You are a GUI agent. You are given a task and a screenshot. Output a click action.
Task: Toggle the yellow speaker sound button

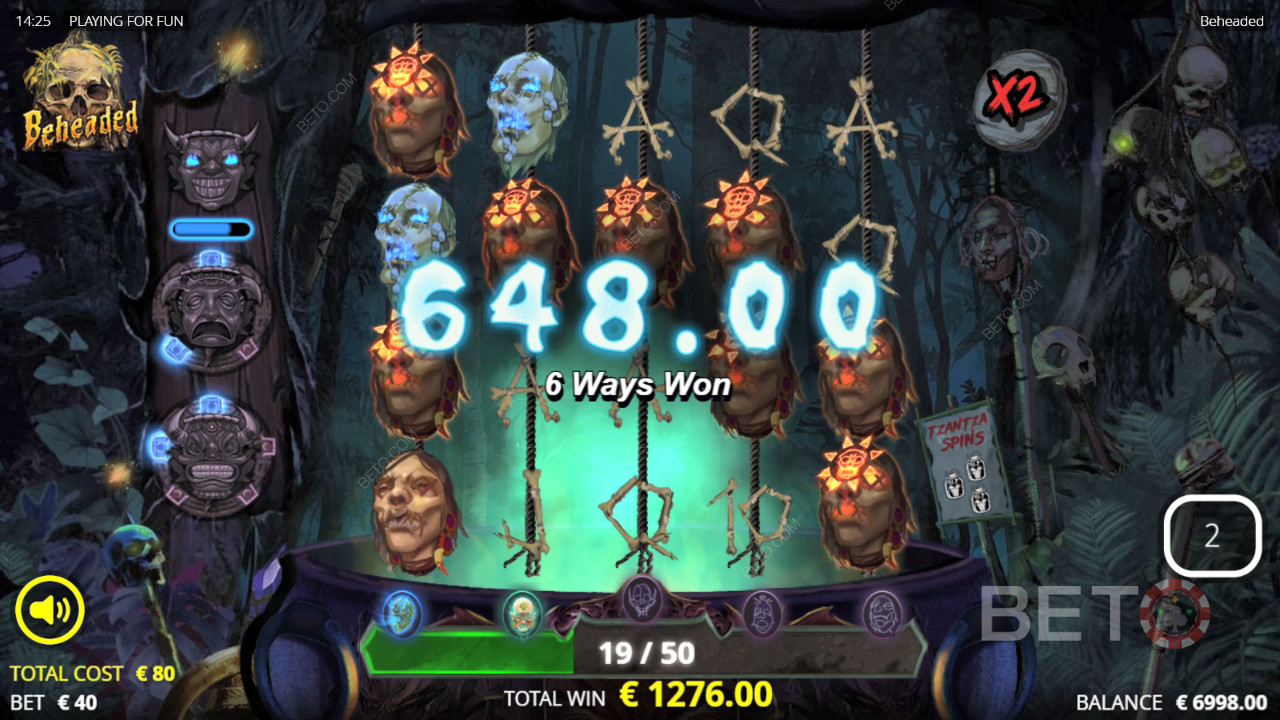pyautogui.click(x=50, y=610)
